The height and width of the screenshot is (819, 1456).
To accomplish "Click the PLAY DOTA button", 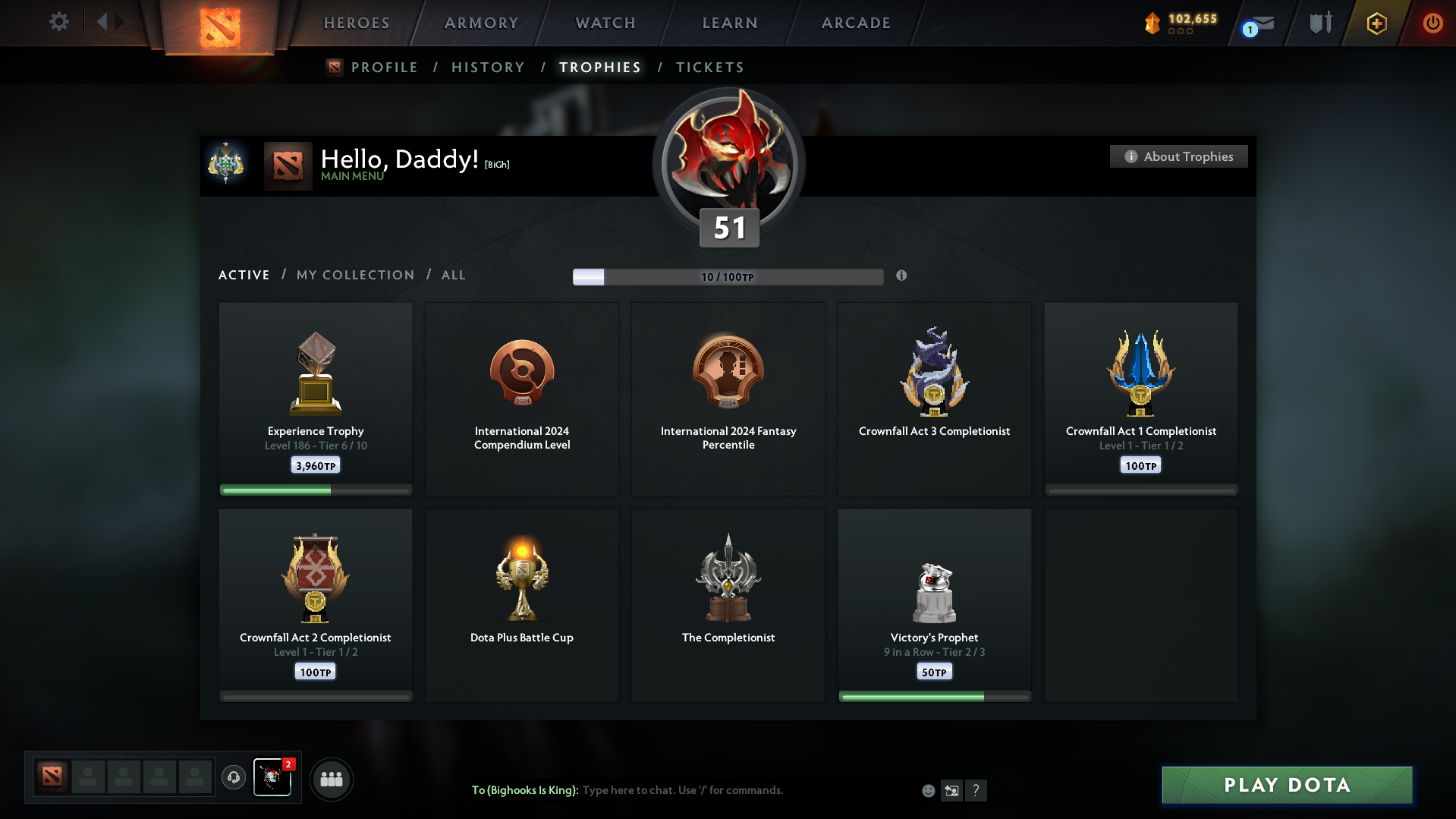I will (x=1286, y=785).
